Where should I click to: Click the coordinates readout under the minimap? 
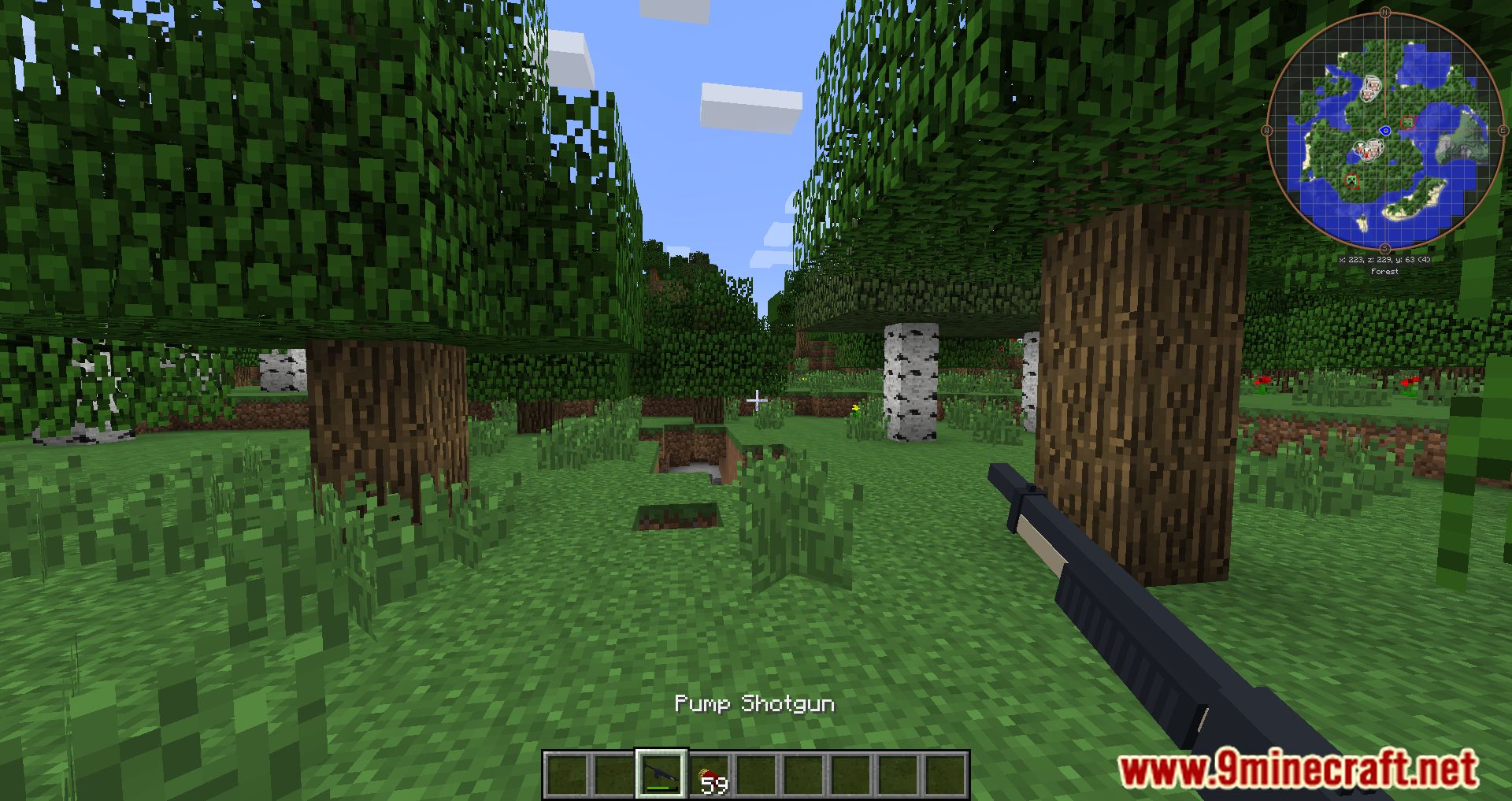pyautogui.click(x=1384, y=258)
